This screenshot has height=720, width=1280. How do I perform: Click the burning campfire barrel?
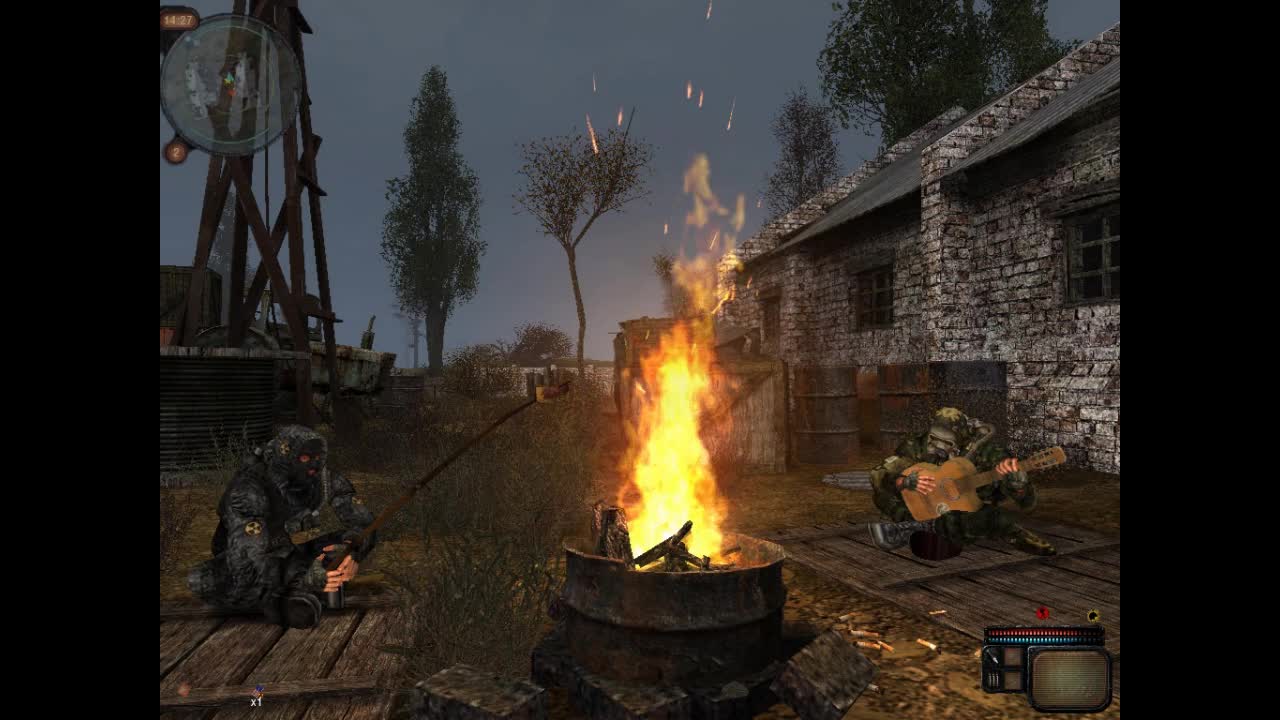665,590
